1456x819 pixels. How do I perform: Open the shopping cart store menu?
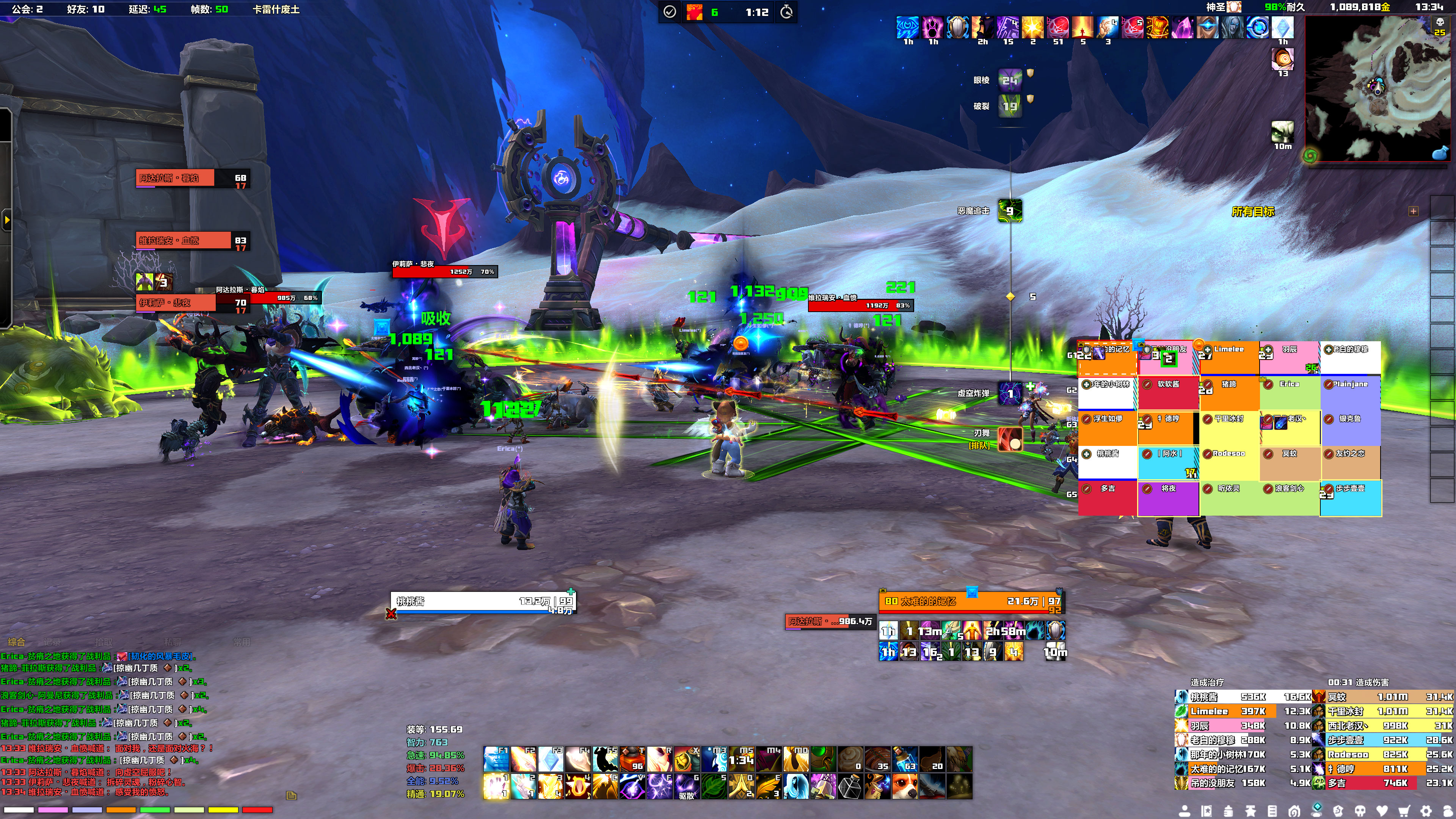1404,811
